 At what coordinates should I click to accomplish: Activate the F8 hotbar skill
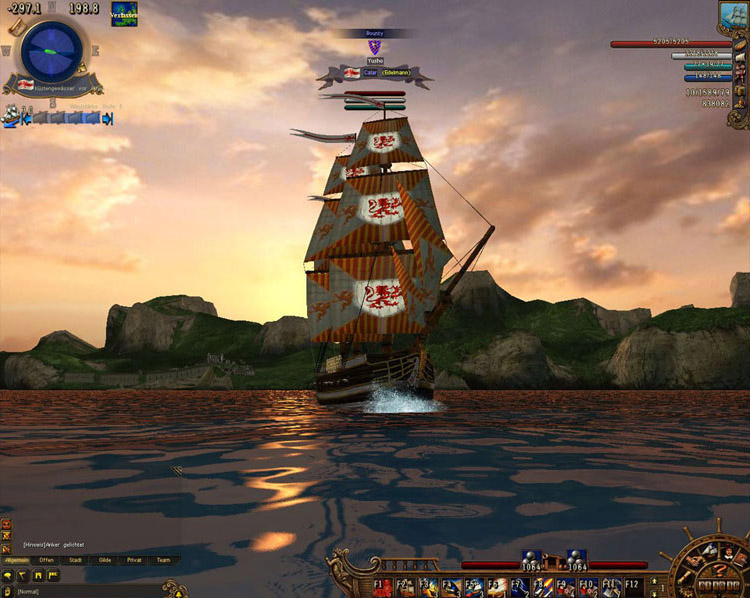coord(543,586)
